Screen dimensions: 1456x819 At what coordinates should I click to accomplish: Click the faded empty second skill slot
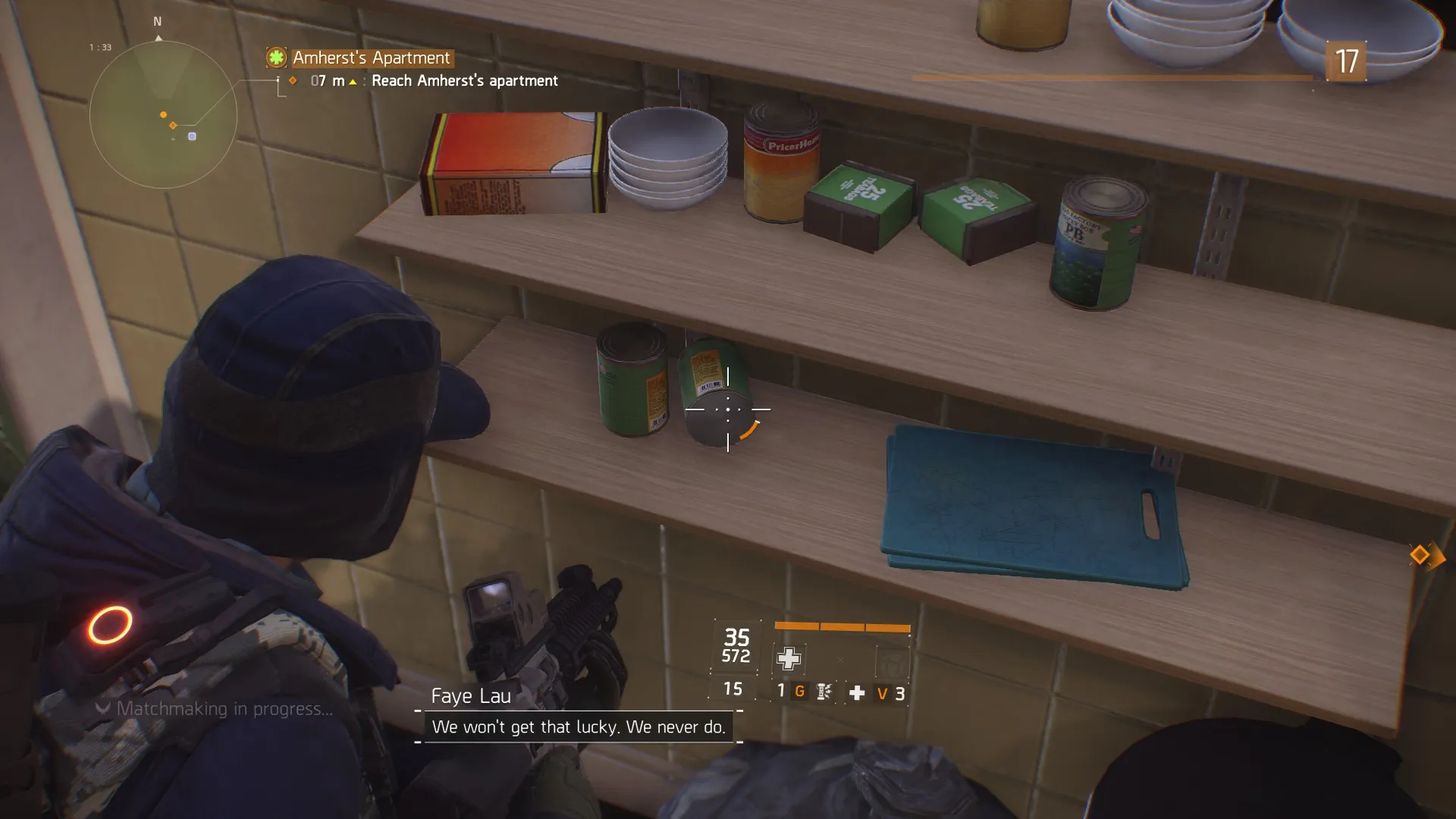tap(892, 663)
